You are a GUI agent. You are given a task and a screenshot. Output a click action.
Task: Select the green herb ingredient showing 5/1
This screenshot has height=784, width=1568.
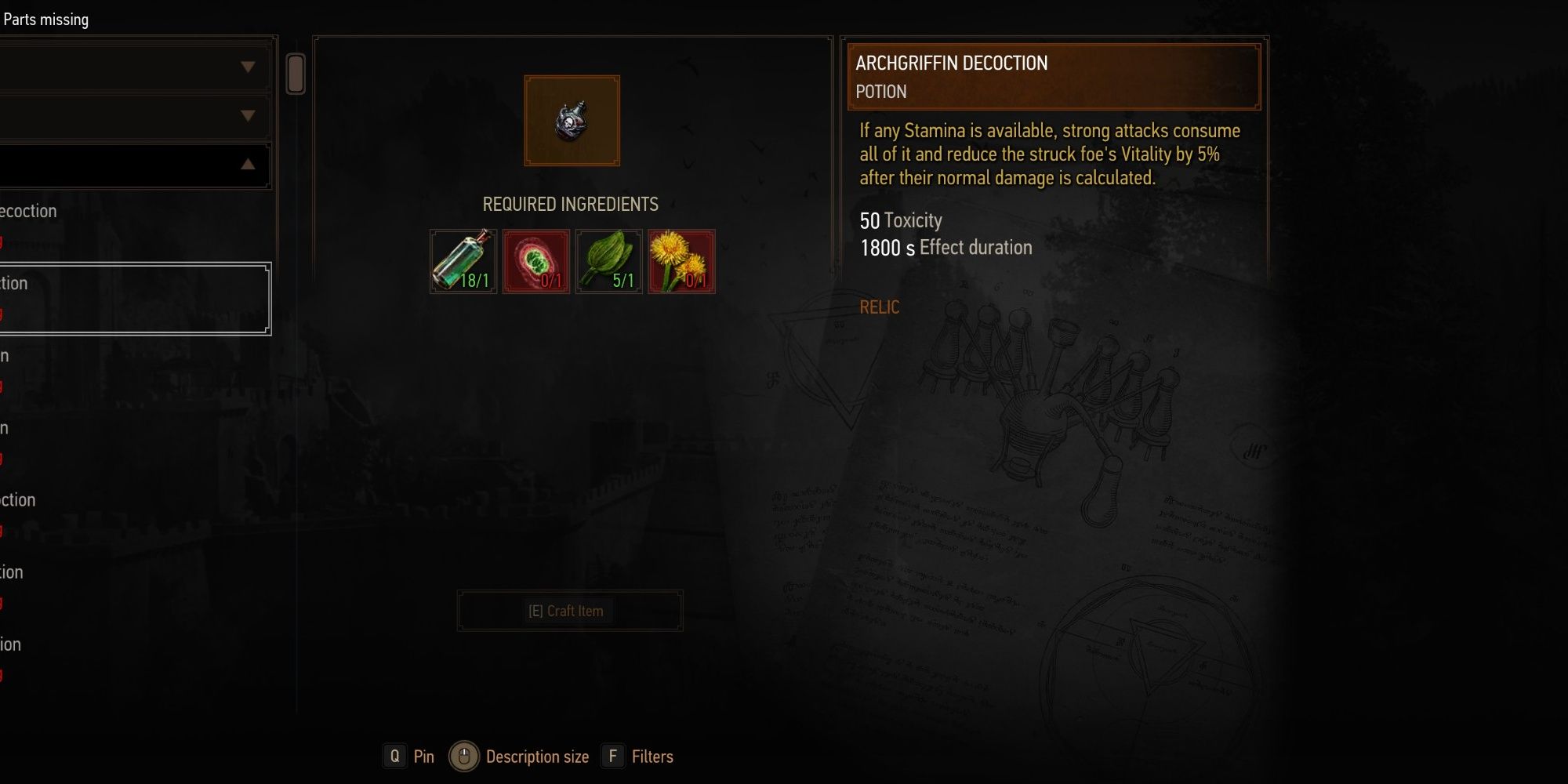[608, 261]
